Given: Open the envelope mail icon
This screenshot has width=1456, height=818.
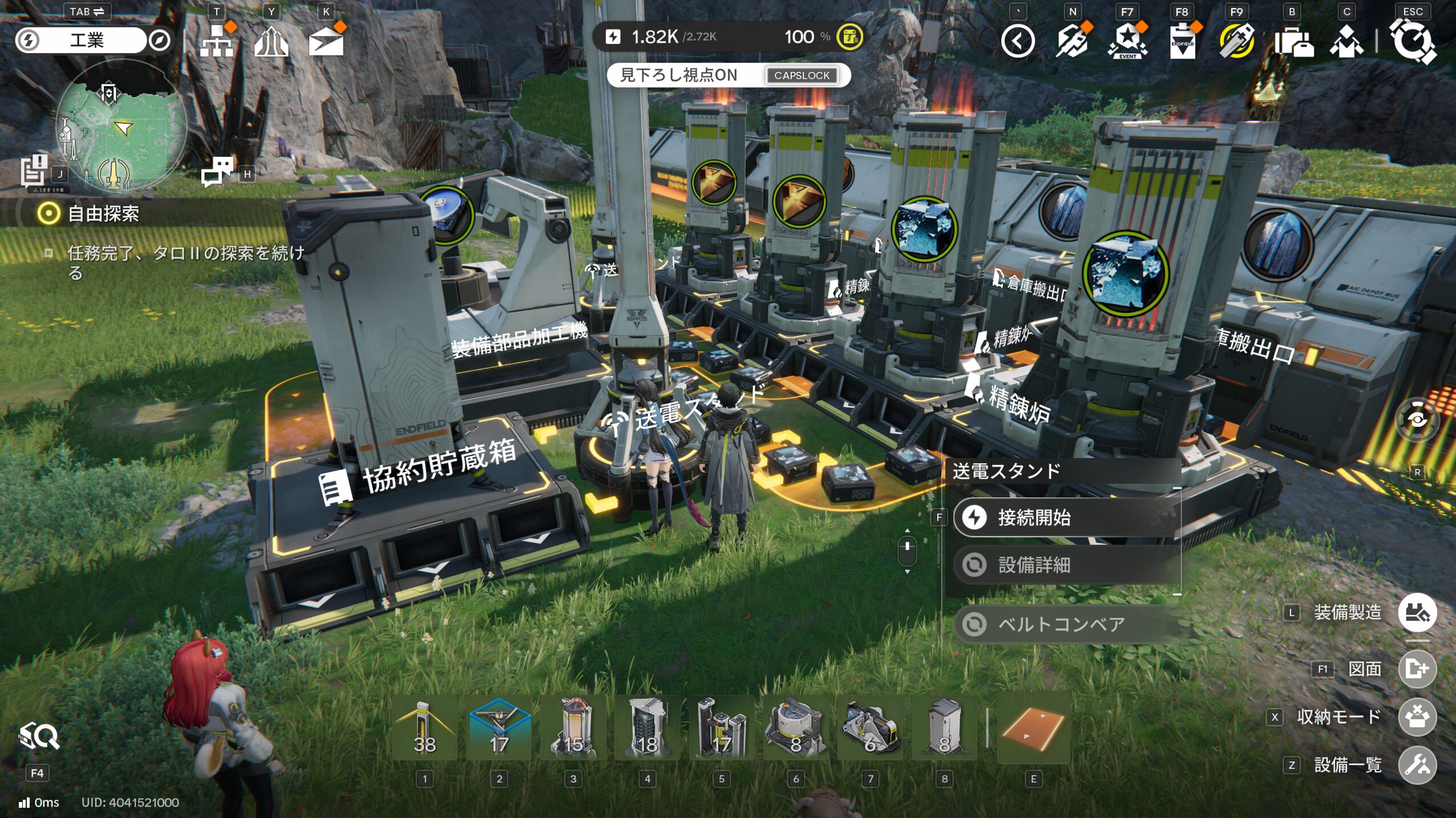Looking at the screenshot, I should pos(326,41).
